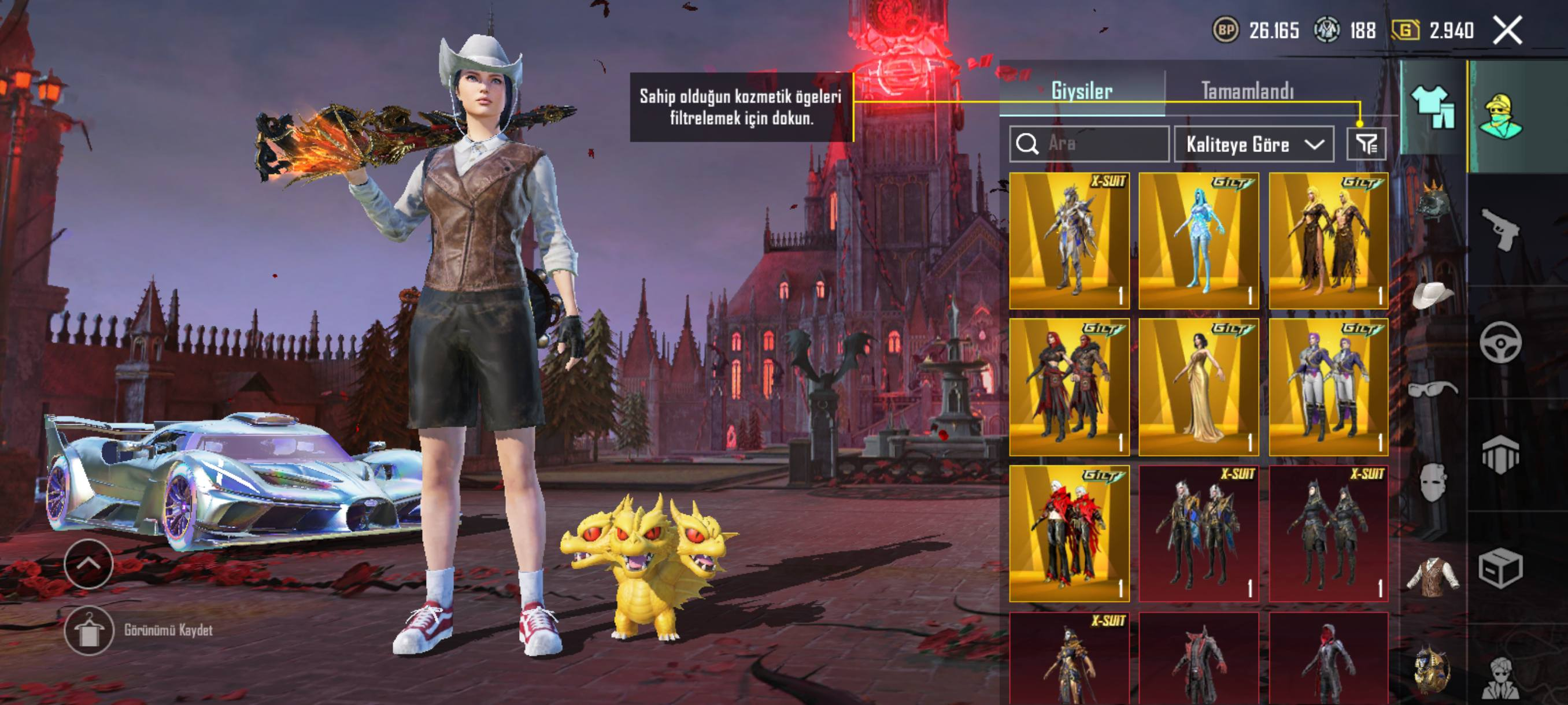The width and height of the screenshot is (1568, 705).
Task: Choose the purple-haired white suit set
Action: (x=1328, y=387)
